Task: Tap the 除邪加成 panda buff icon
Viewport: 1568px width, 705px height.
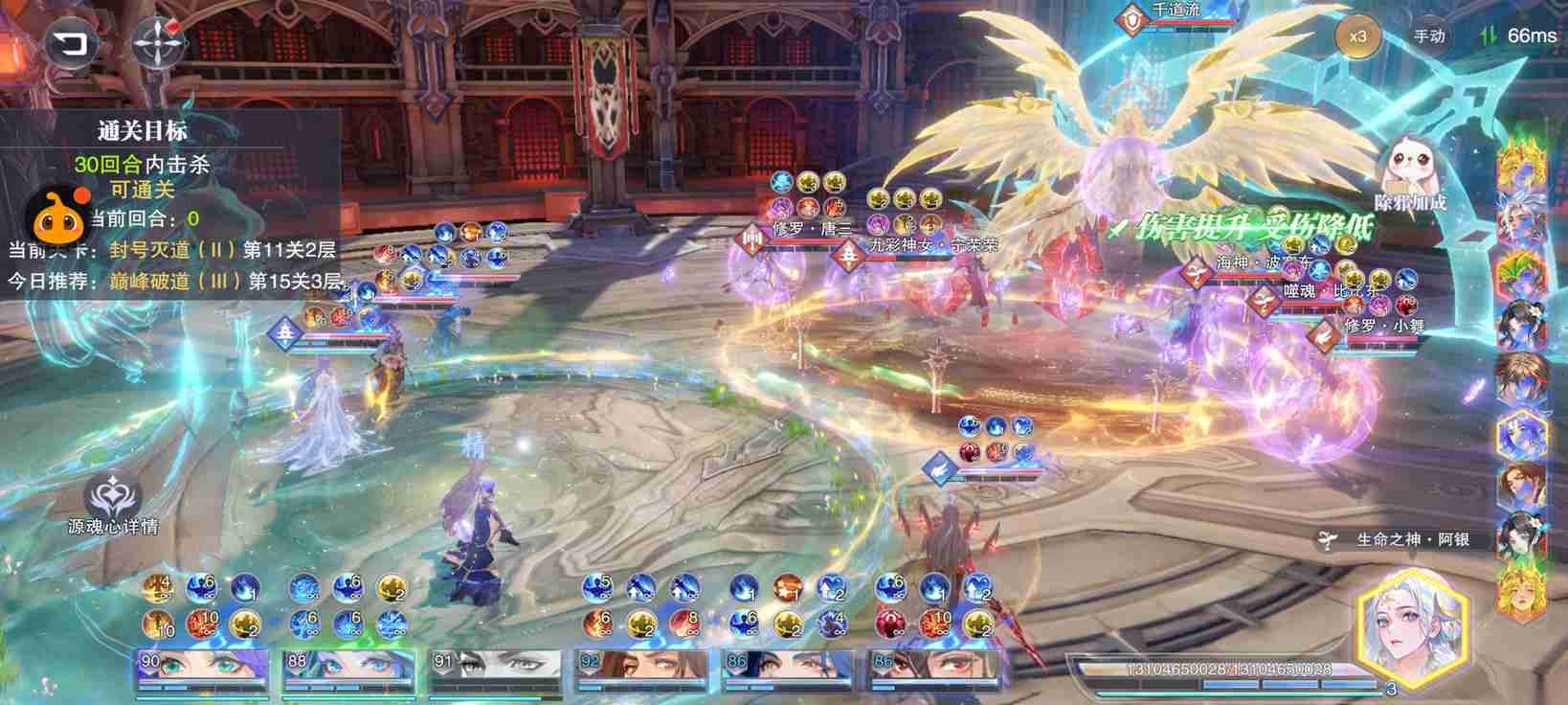Action: pyautogui.click(x=1408, y=172)
